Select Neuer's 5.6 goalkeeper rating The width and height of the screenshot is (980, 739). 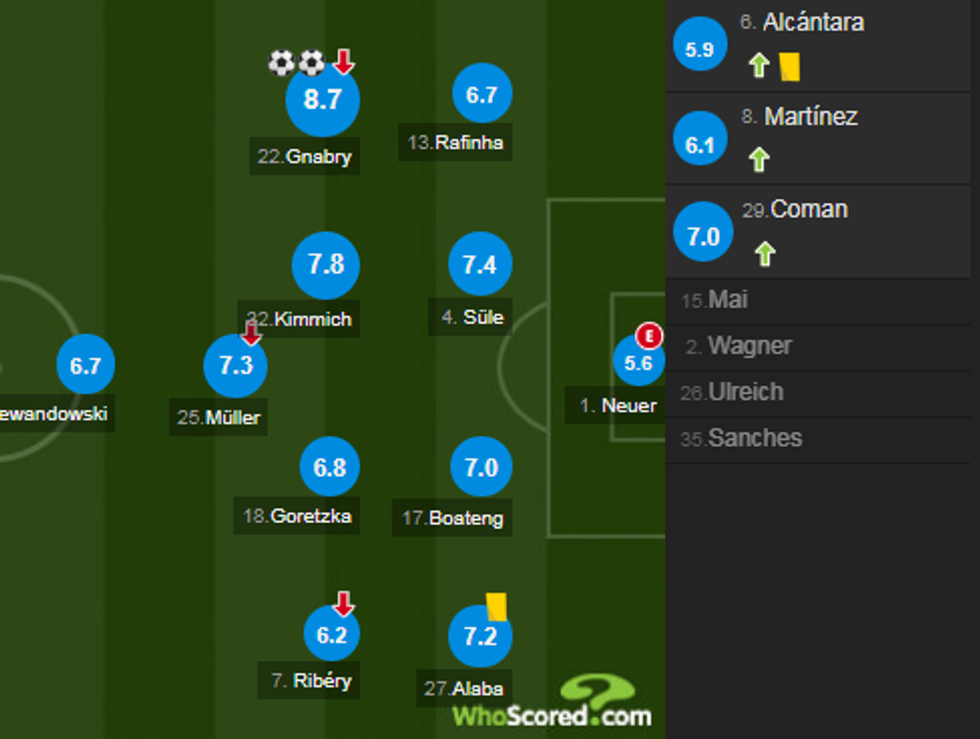[x=638, y=364]
